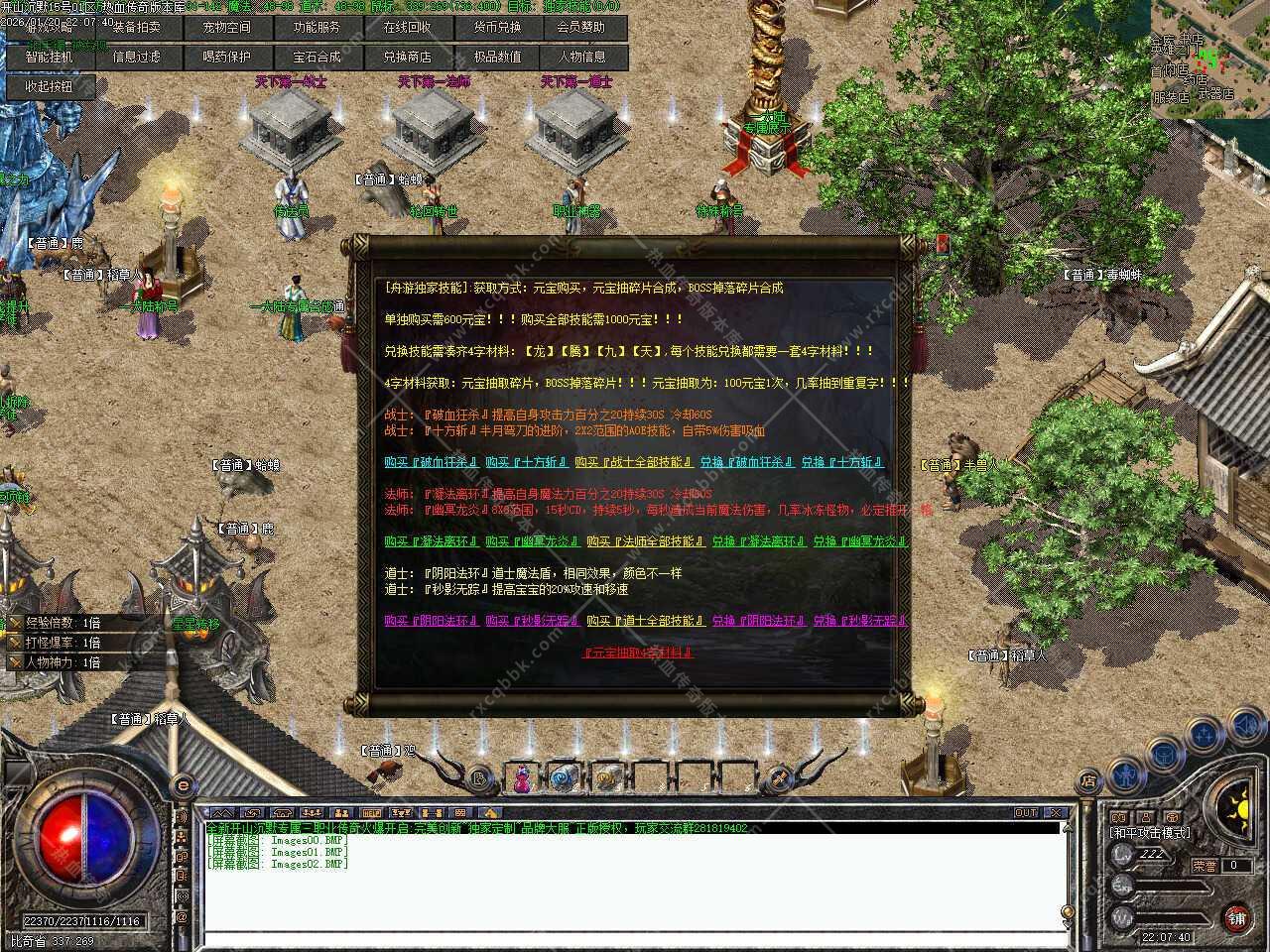1270x952 pixels.
Task: Click the red 元宝抽取4字材料 draw link
Action: (637, 653)
